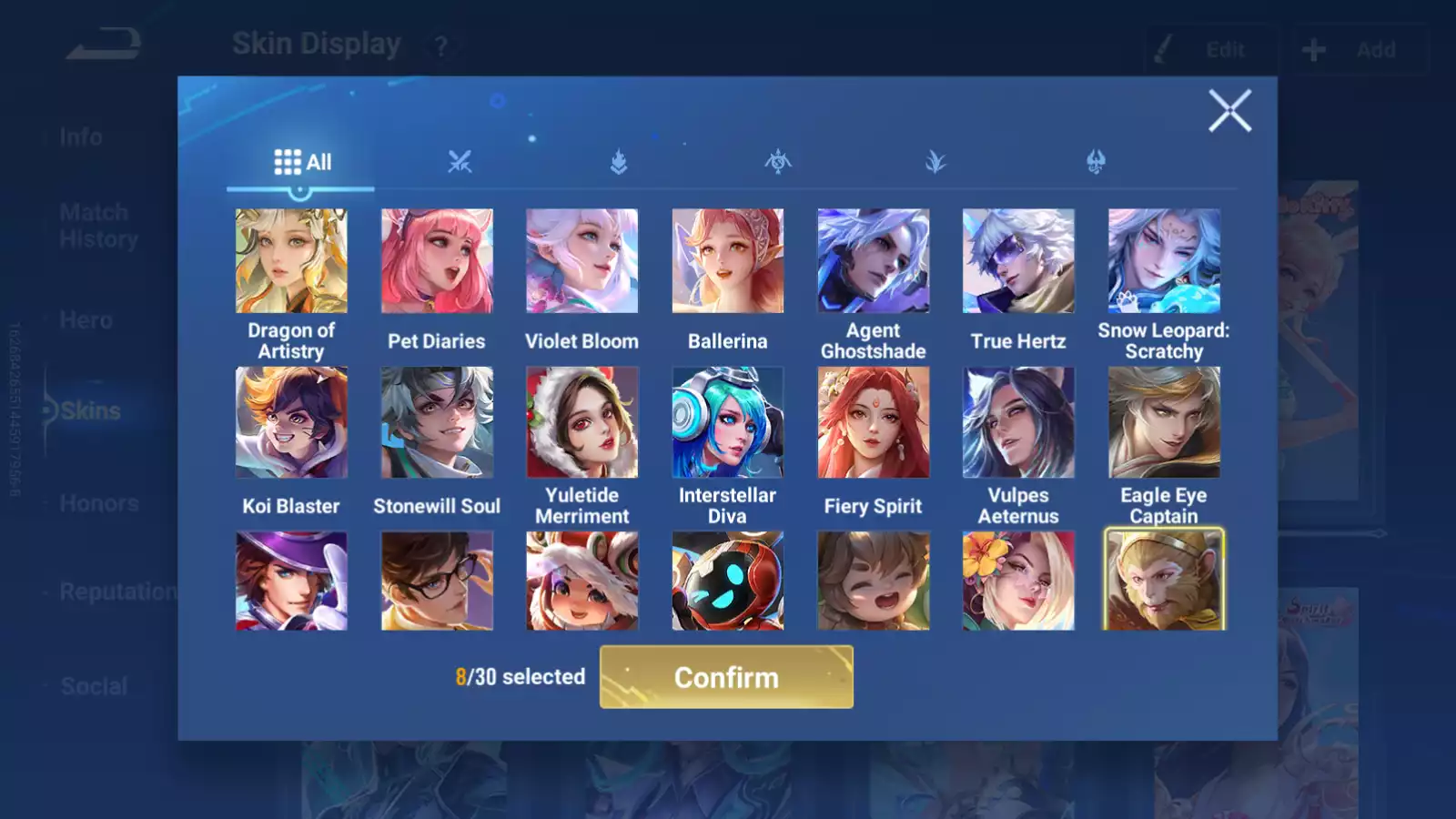Select the Yuletide Merriment skin thumbnail
Image resolution: width=1456 pixels, height=819 pixels.
[581, 421]
